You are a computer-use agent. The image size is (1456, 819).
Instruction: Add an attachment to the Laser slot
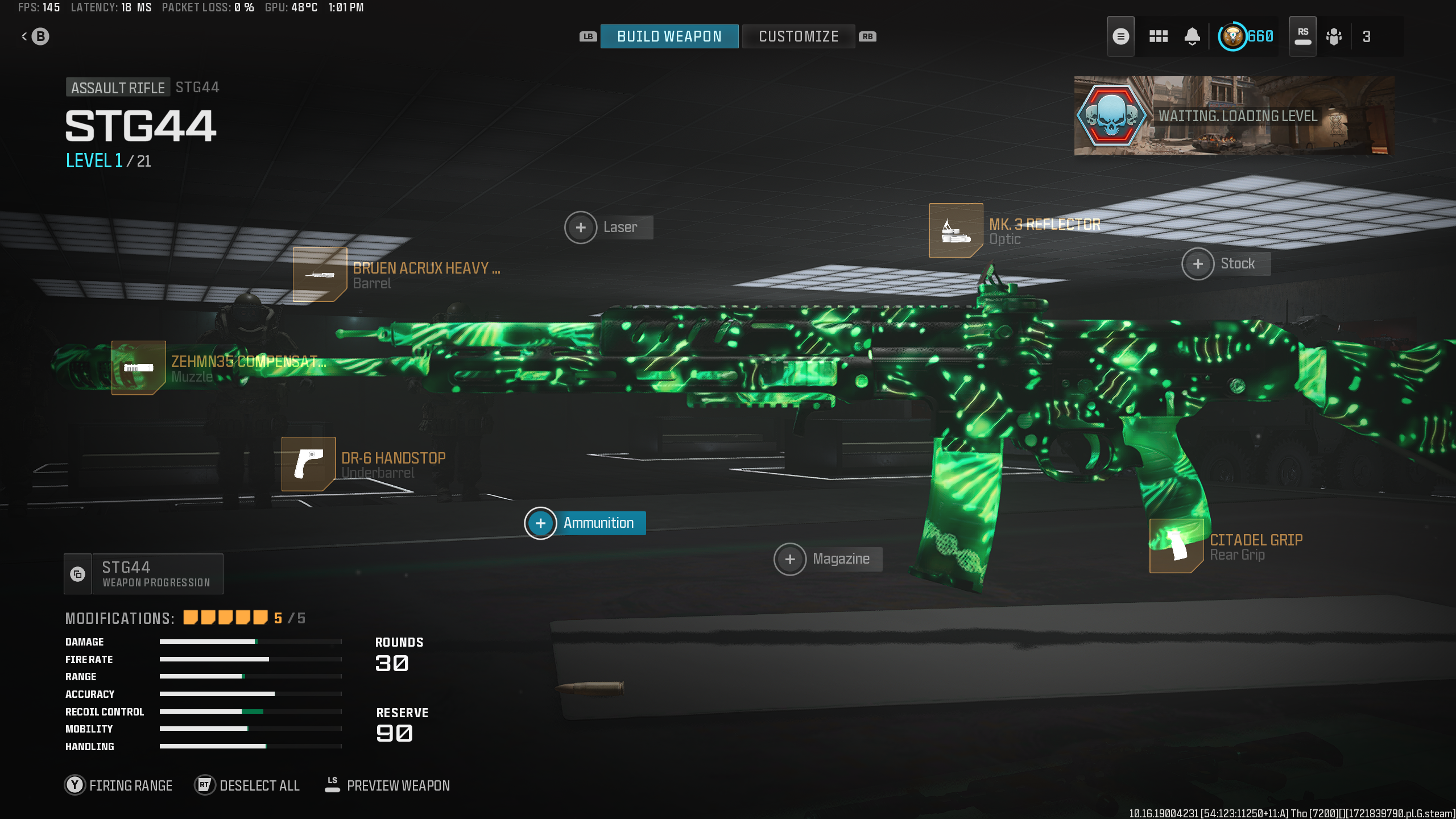(581, 227)
